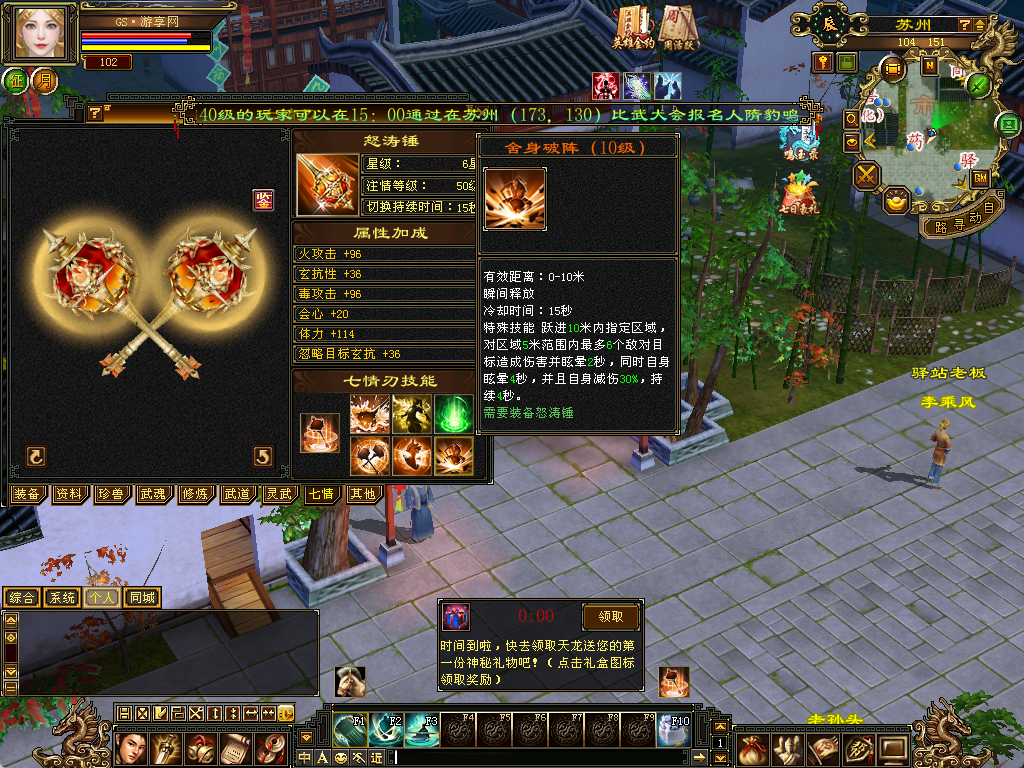
Task: Click the GM button on the minimap
Action: point(981,178)
